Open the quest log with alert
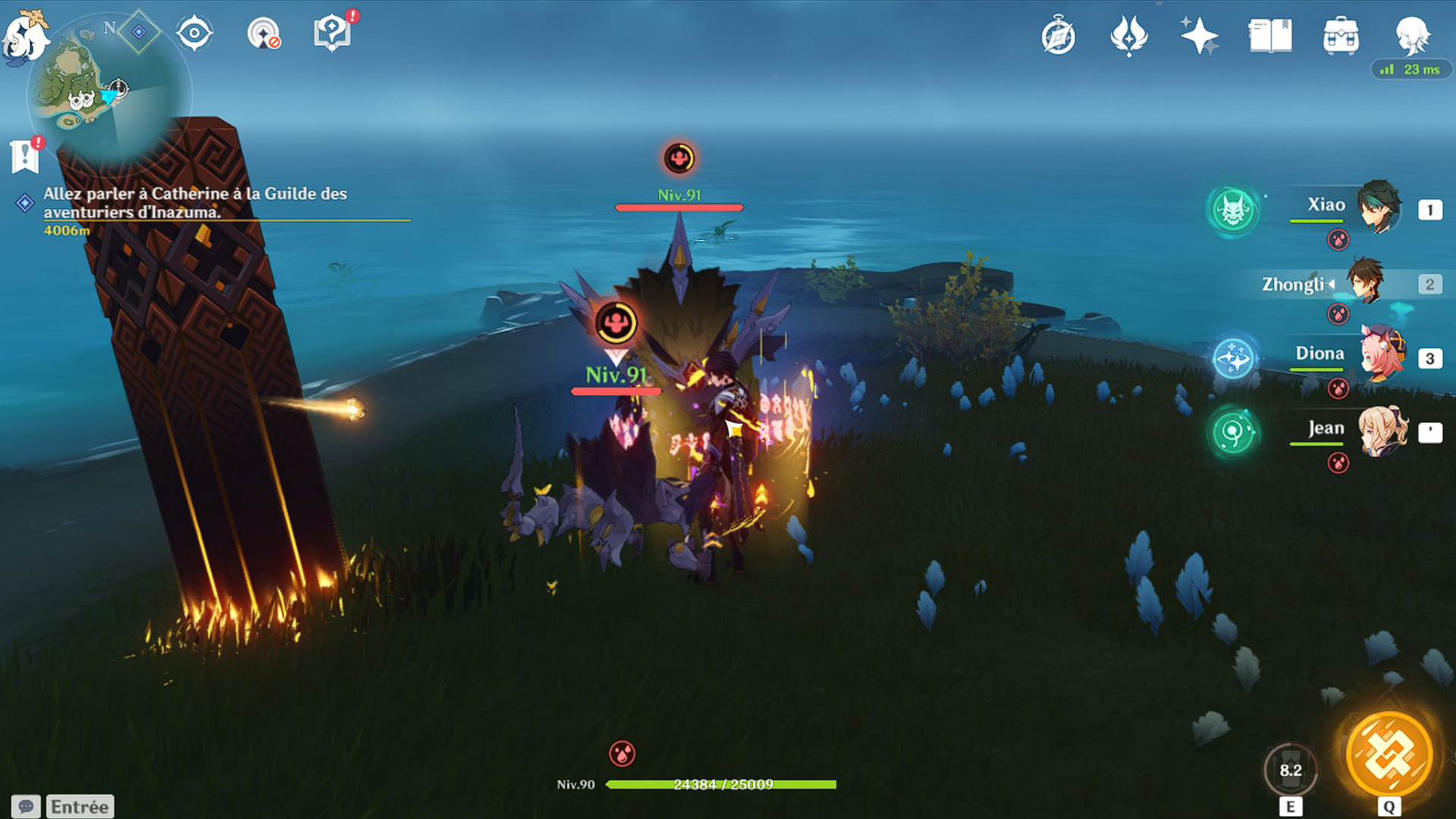Viewport: 1456px width, 819px height. [332, 33]
